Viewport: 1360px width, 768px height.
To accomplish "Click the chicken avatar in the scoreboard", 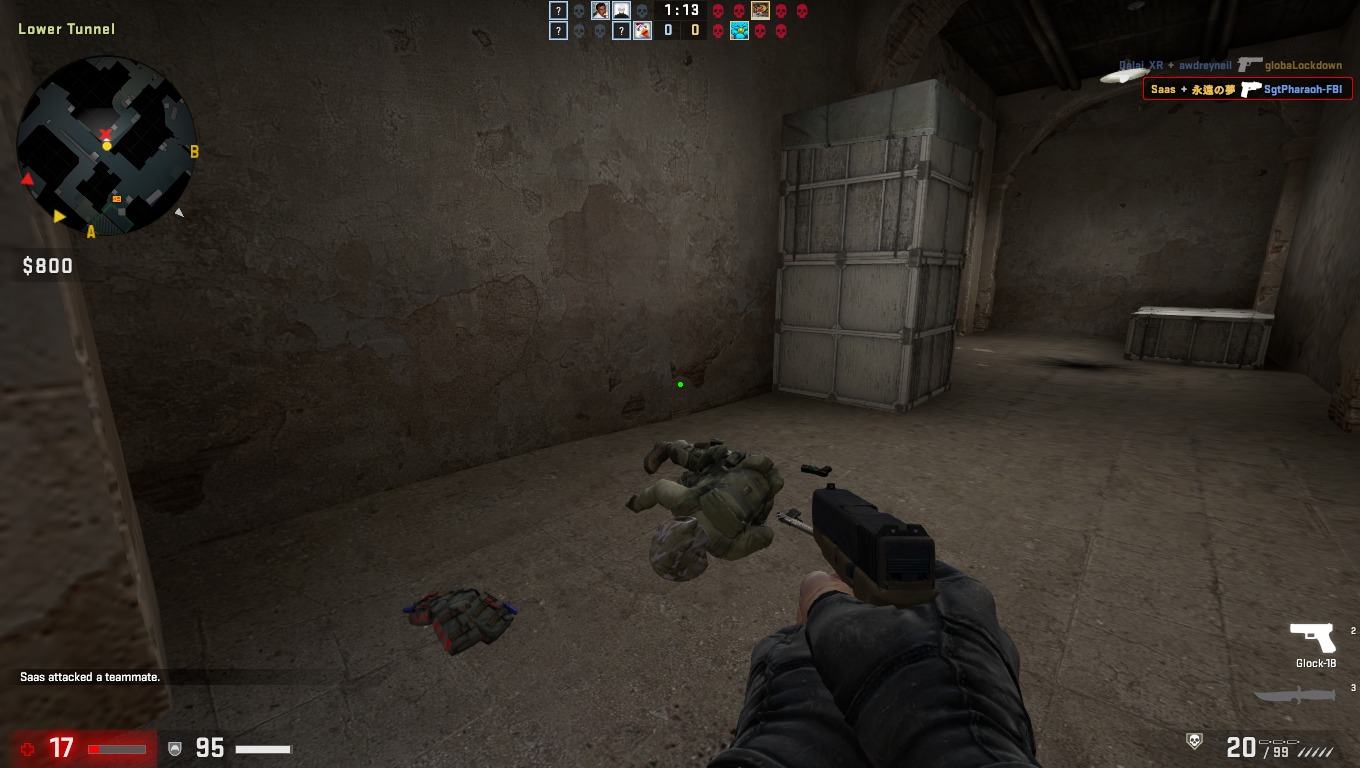I will click(642, 31).
